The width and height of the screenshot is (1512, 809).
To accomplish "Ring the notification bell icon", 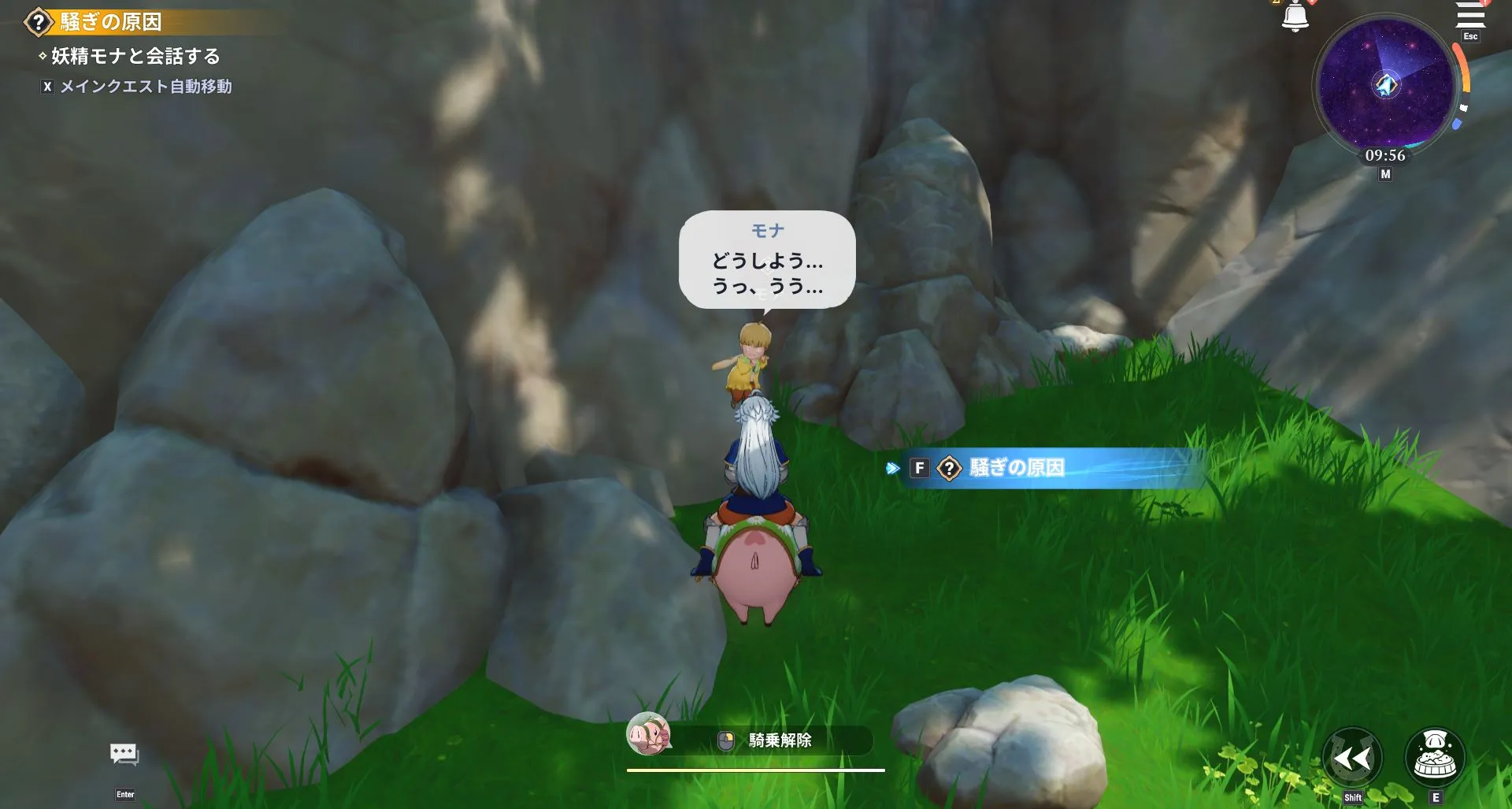I will click(1296, 14).
